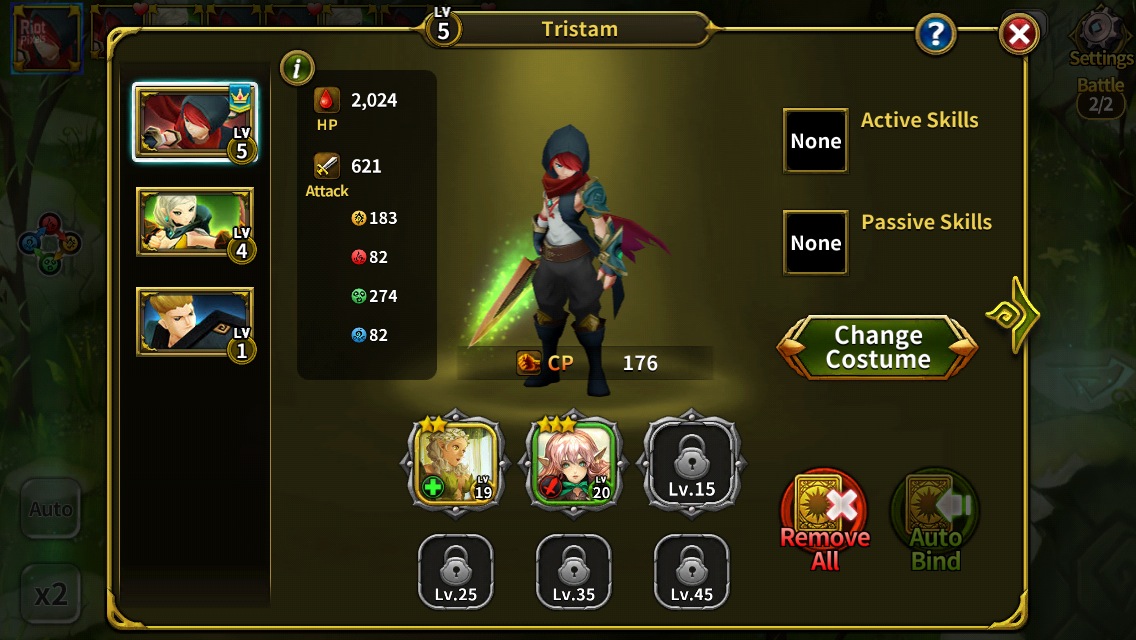
Task: Open the Settings gear menu
Action: (x=1100, y=38)
